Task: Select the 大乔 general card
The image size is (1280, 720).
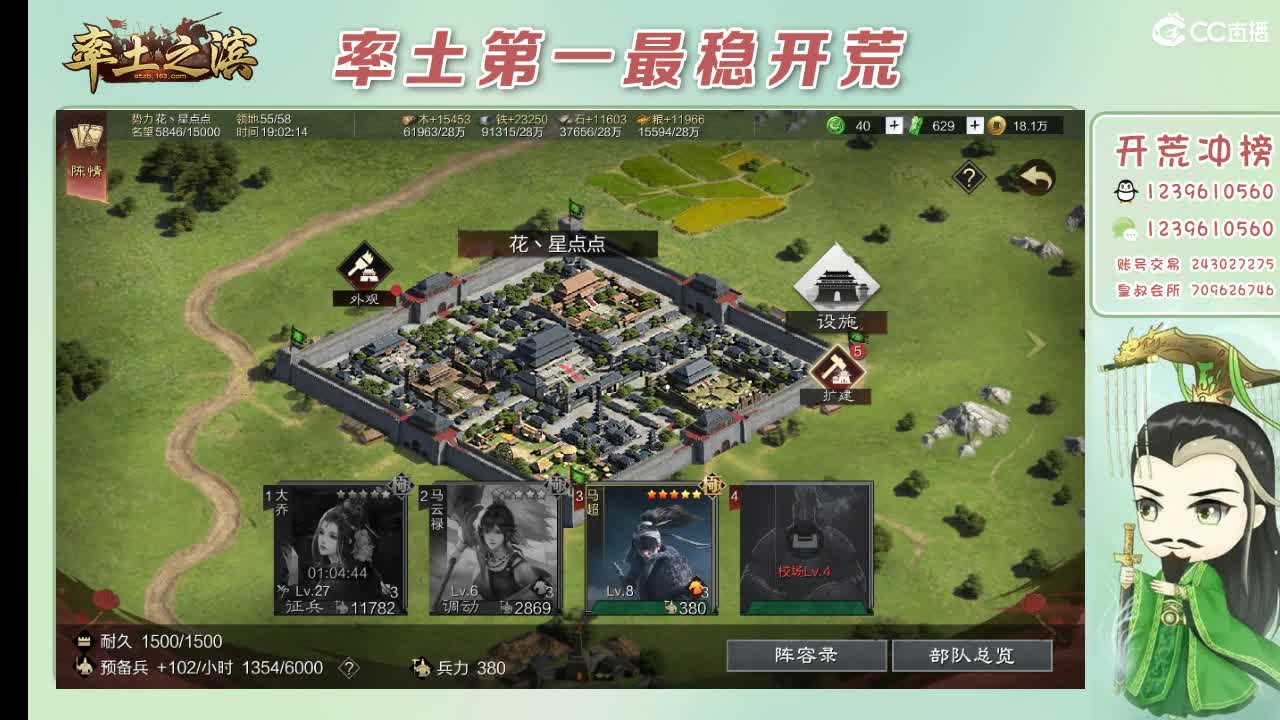Action: pyautogui.click(x=339, y=550)
